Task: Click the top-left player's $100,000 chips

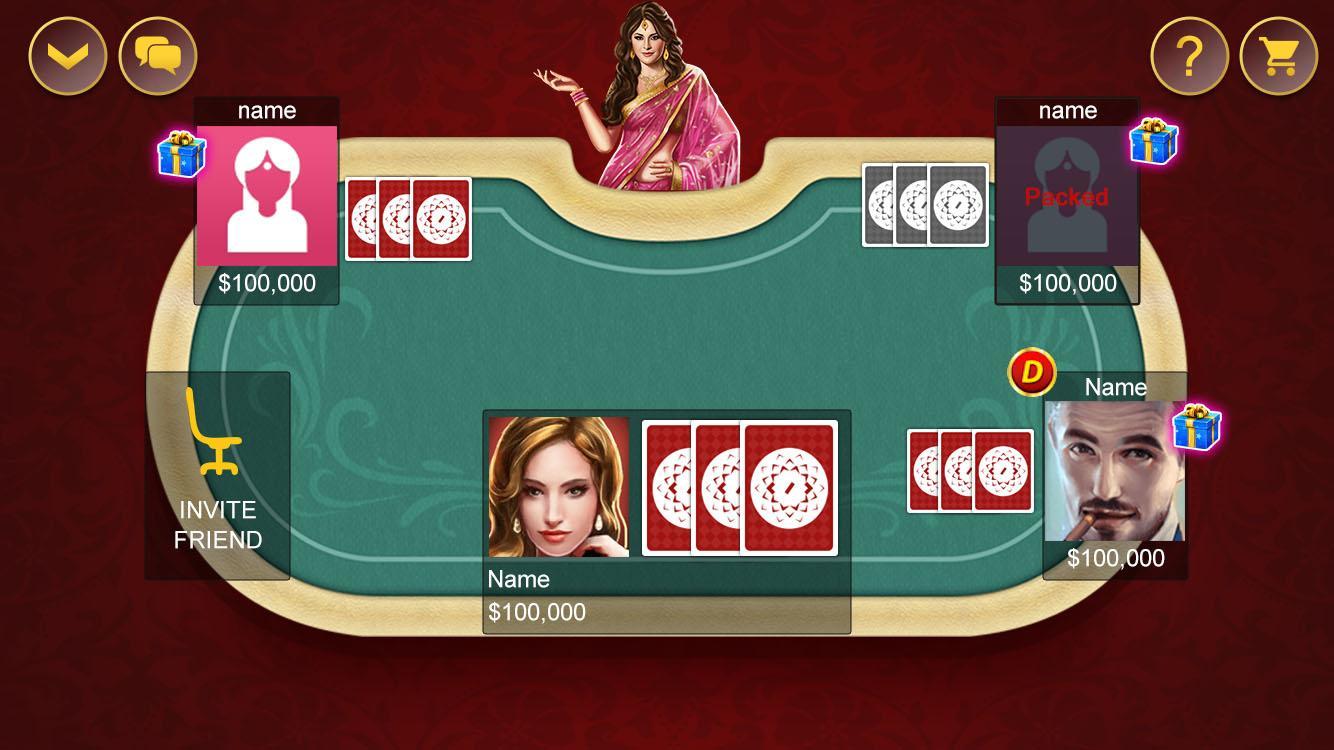Action: coord(266,283)
